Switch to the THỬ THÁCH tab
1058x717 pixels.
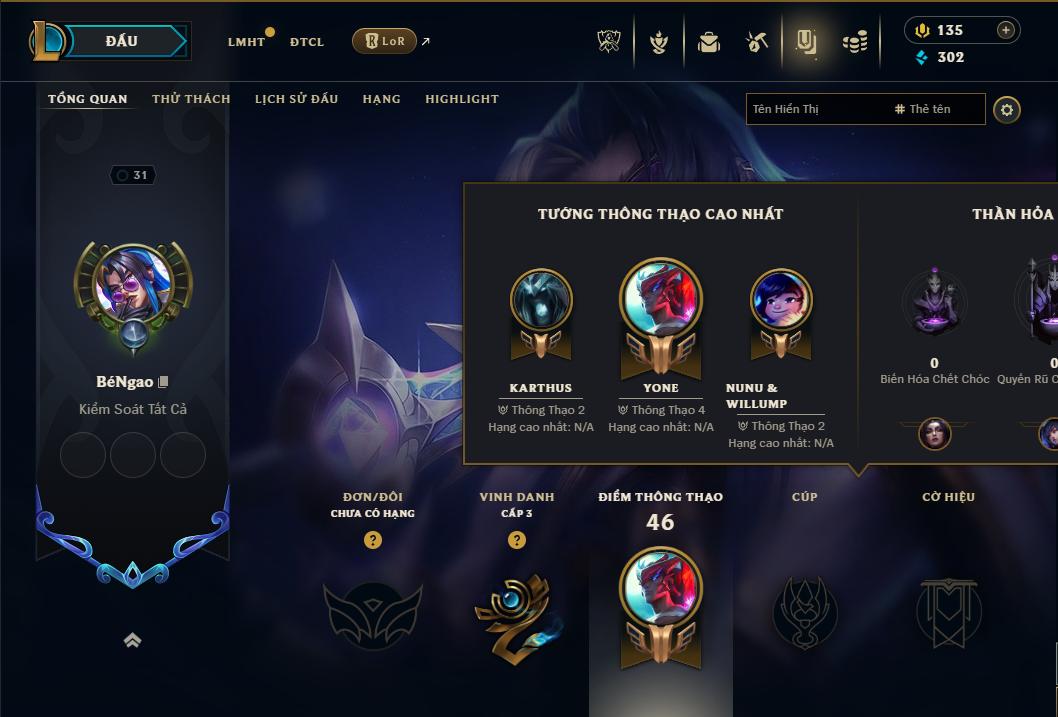click(x=191, y=99)
